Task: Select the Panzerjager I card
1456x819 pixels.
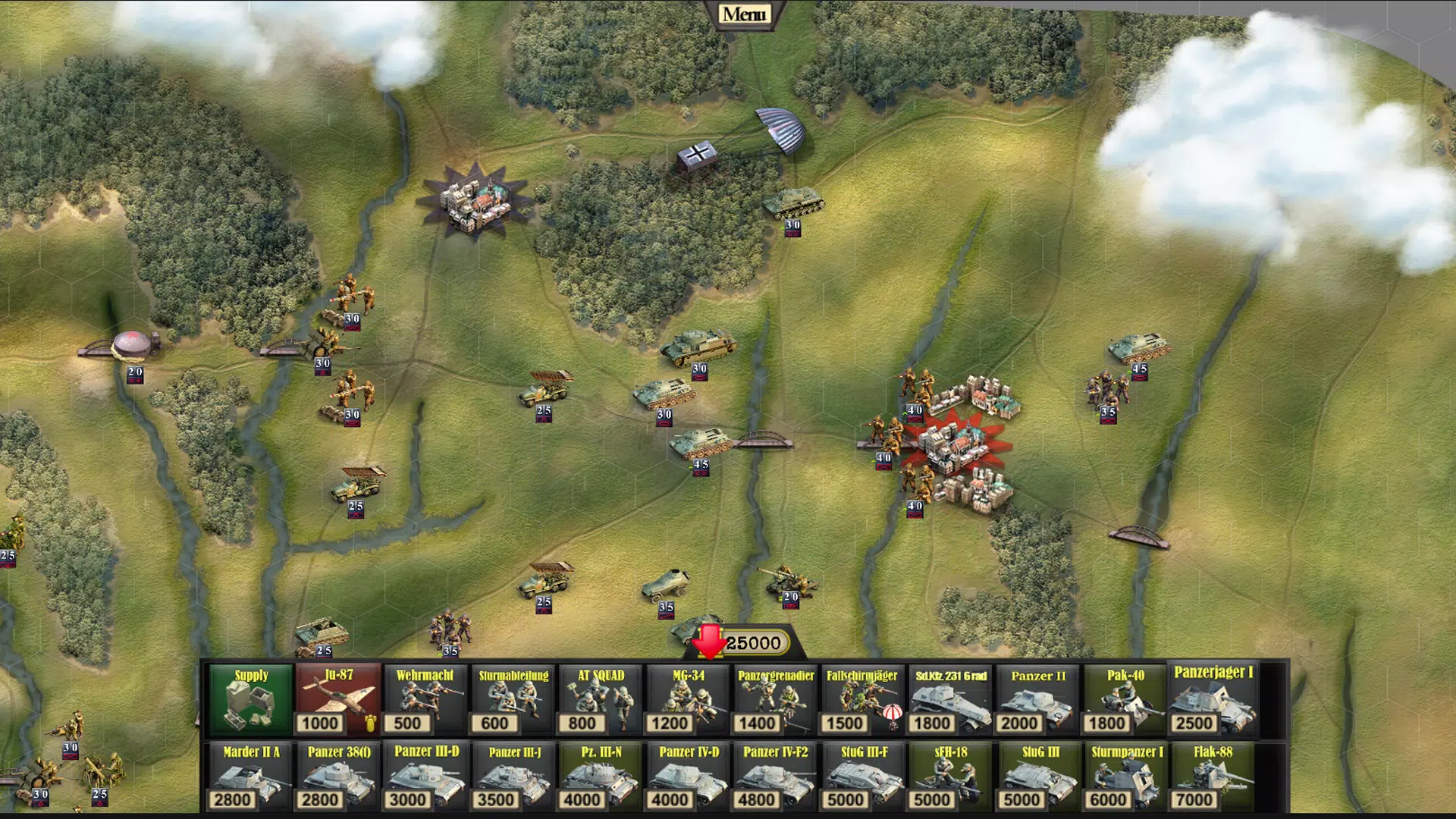Action: pyautogui.click(x=1213, y=699)
